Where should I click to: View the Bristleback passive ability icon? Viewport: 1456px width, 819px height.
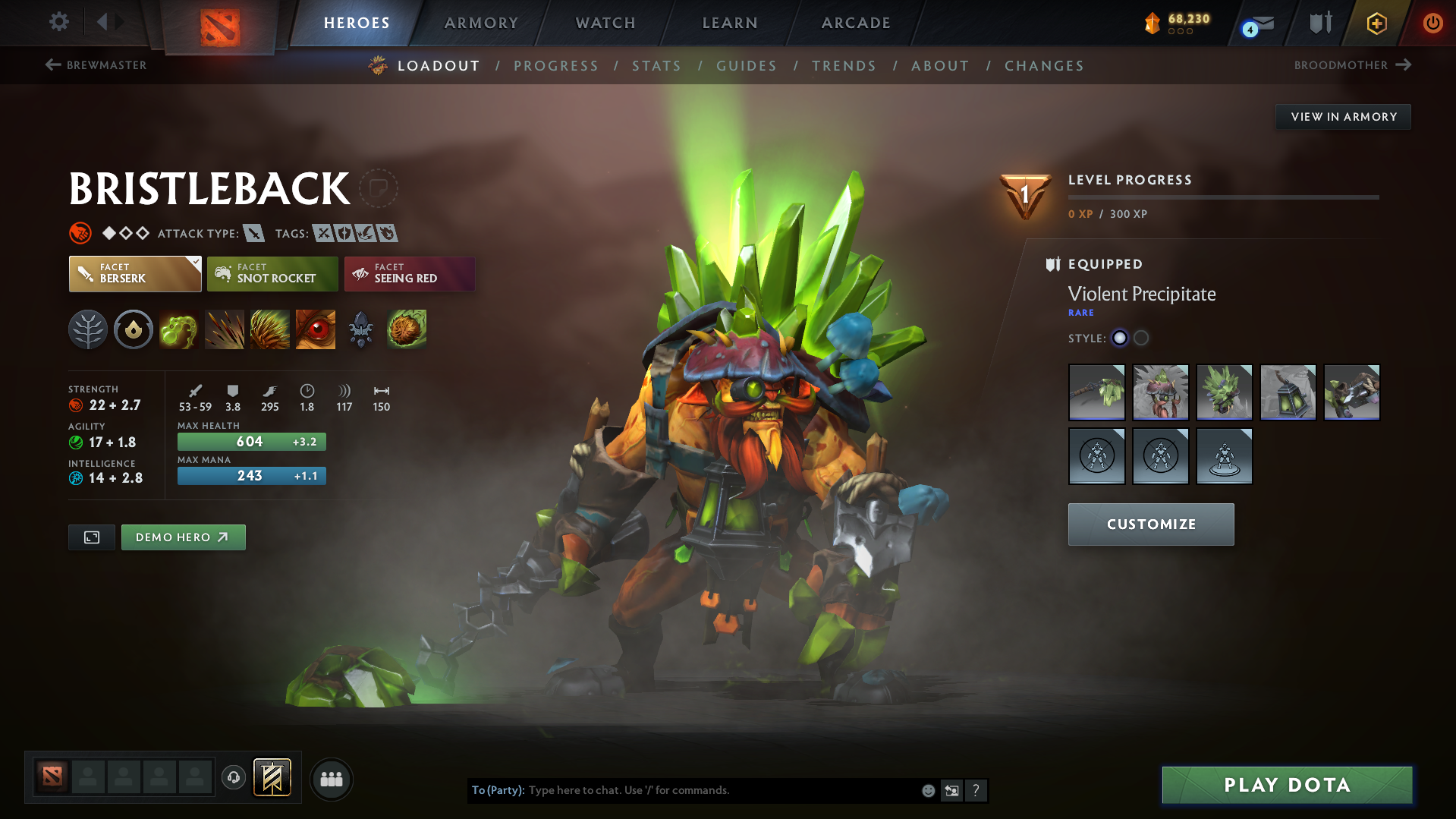pos(270,329)
